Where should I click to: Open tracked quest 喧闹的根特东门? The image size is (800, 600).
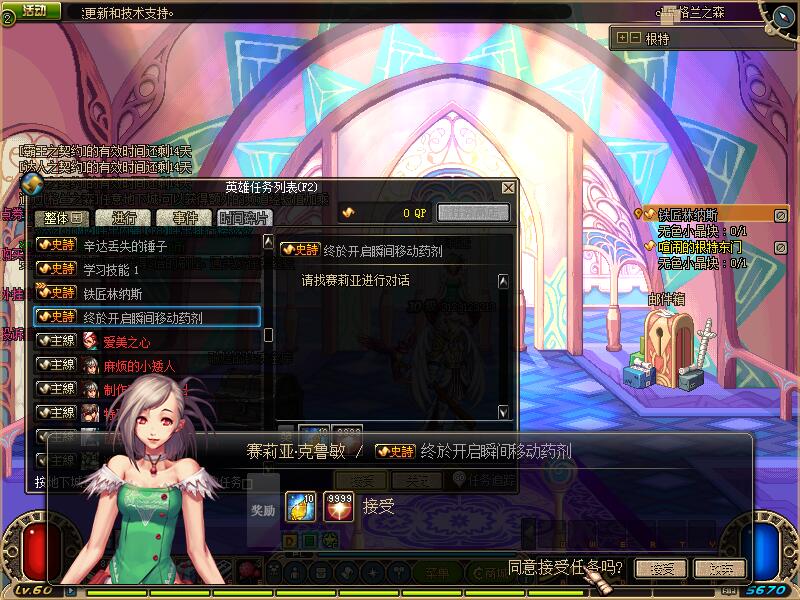point(700,247)
